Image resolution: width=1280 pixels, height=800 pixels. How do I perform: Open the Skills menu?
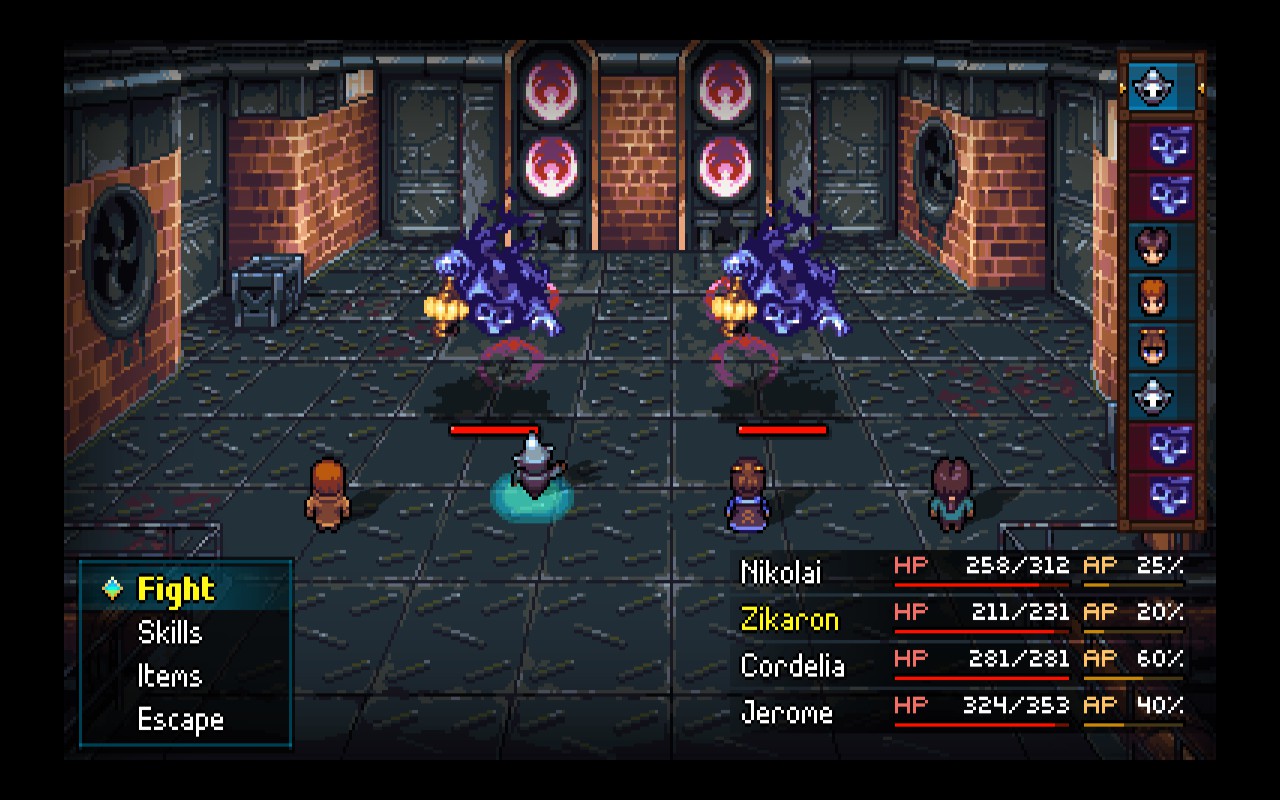coord(170,633)
